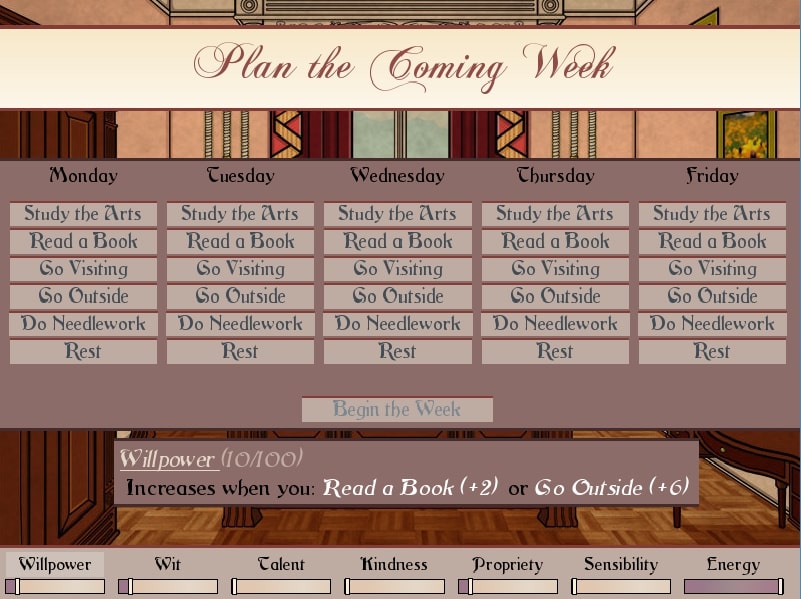Choose Do Needlework for Tuesday
801x599 pixels.
[x=240, y=324]
